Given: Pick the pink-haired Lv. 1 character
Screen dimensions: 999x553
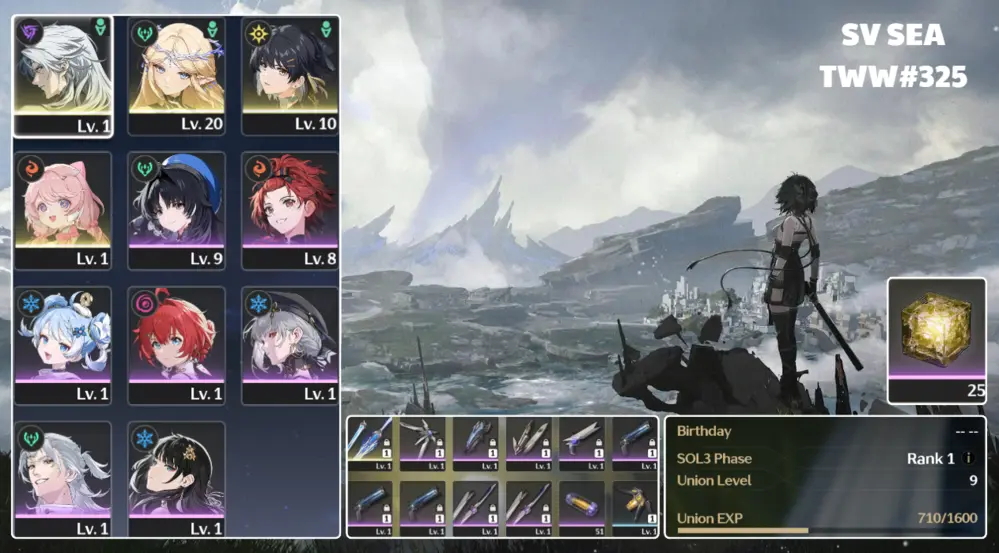Looking at the screenshot, I should (x=62, y=210).
